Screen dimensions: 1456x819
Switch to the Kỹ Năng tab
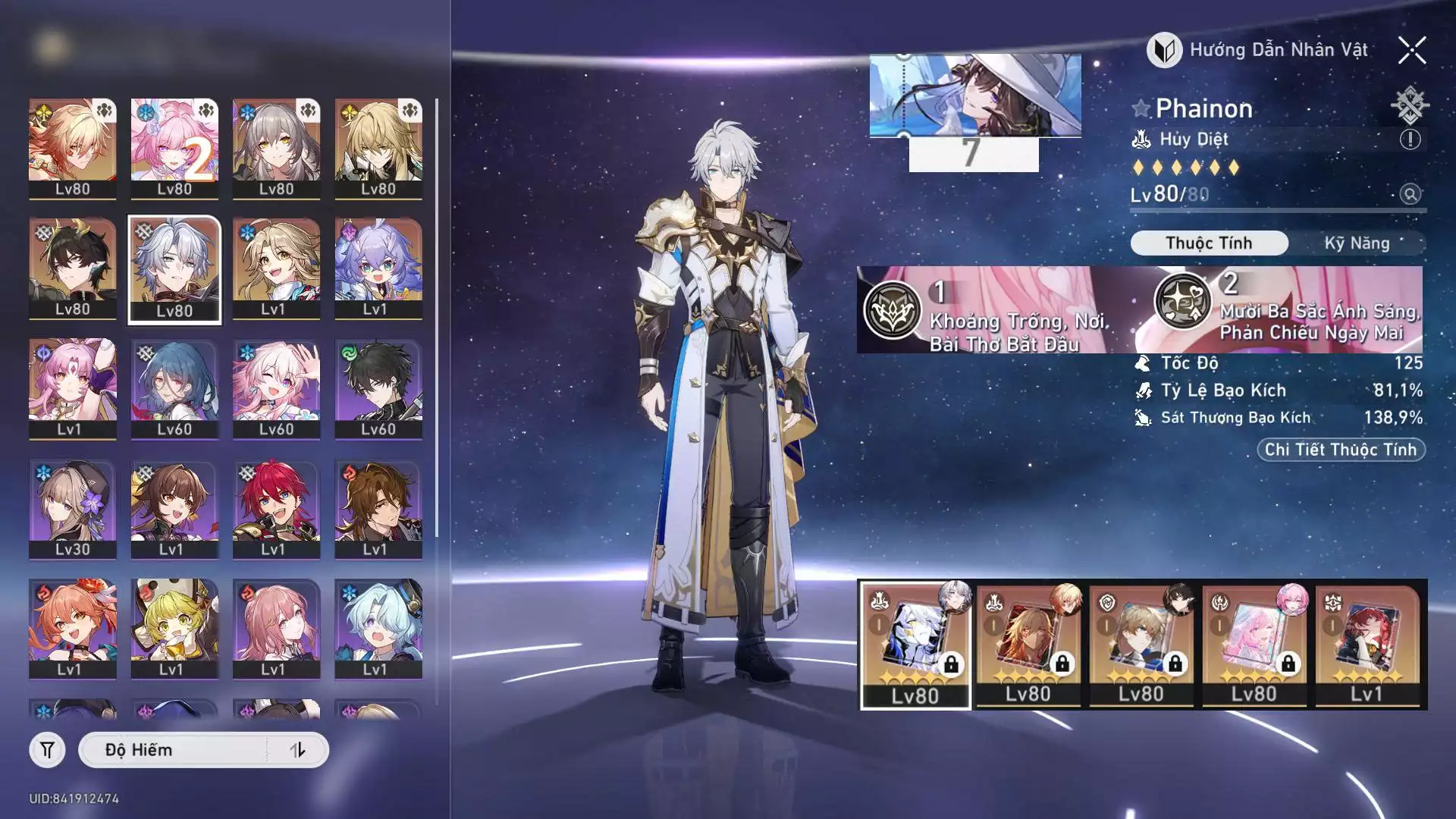tap(1357, 243)
